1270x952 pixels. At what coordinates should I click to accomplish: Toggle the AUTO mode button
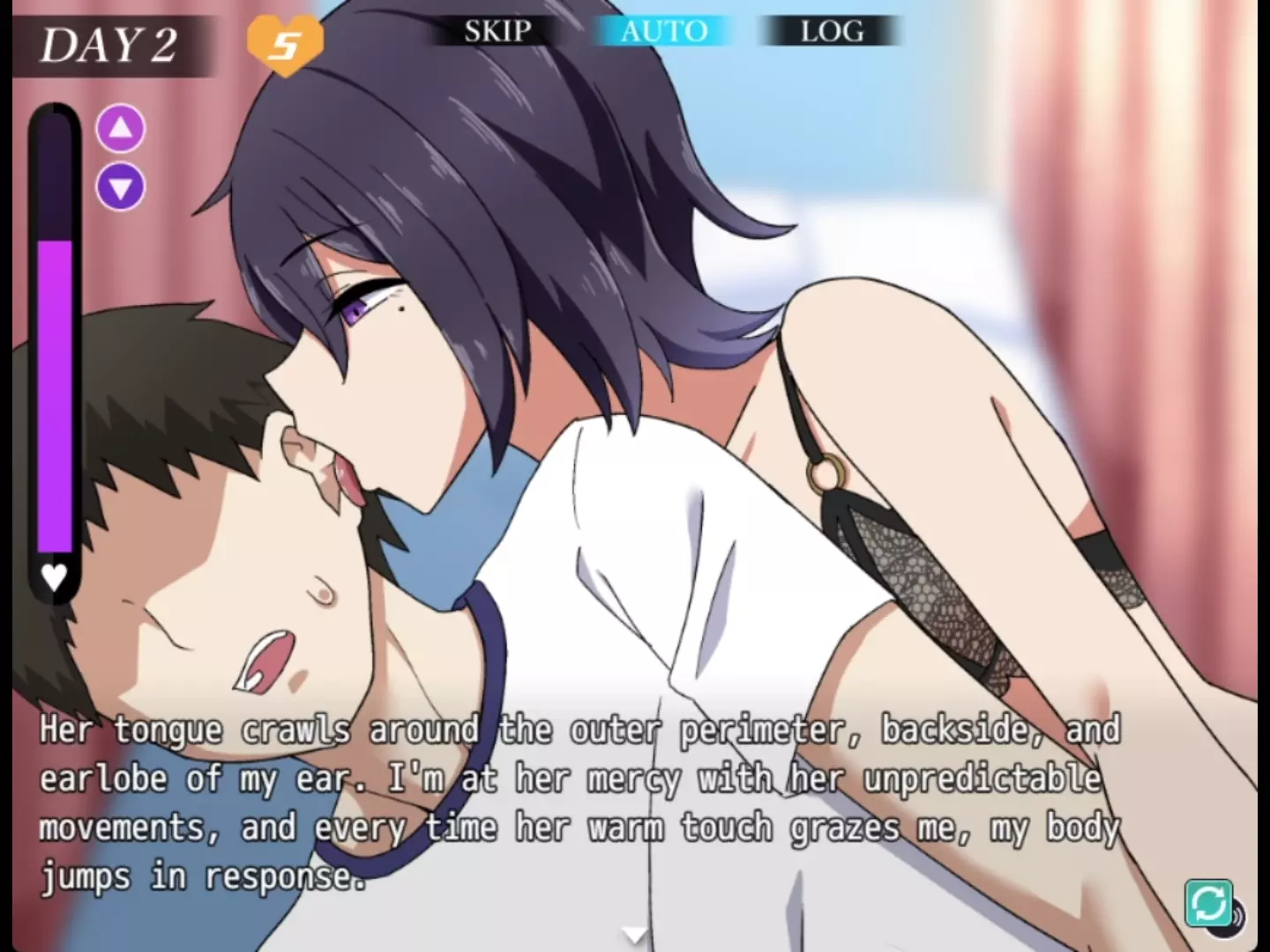click(663, 32)
